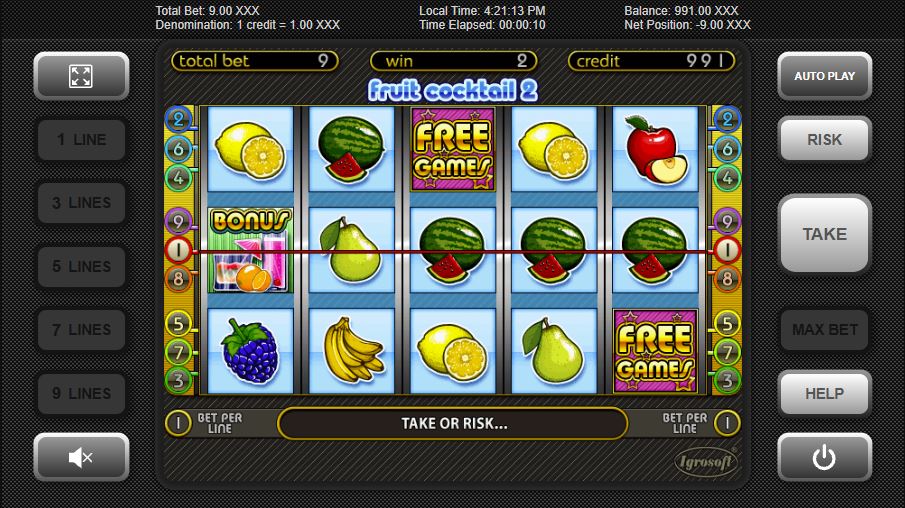Image resolution: width=905 pixels, height=508 pixels.
Task: Select the 9 LINES button
Action: (x=81, y=394)
